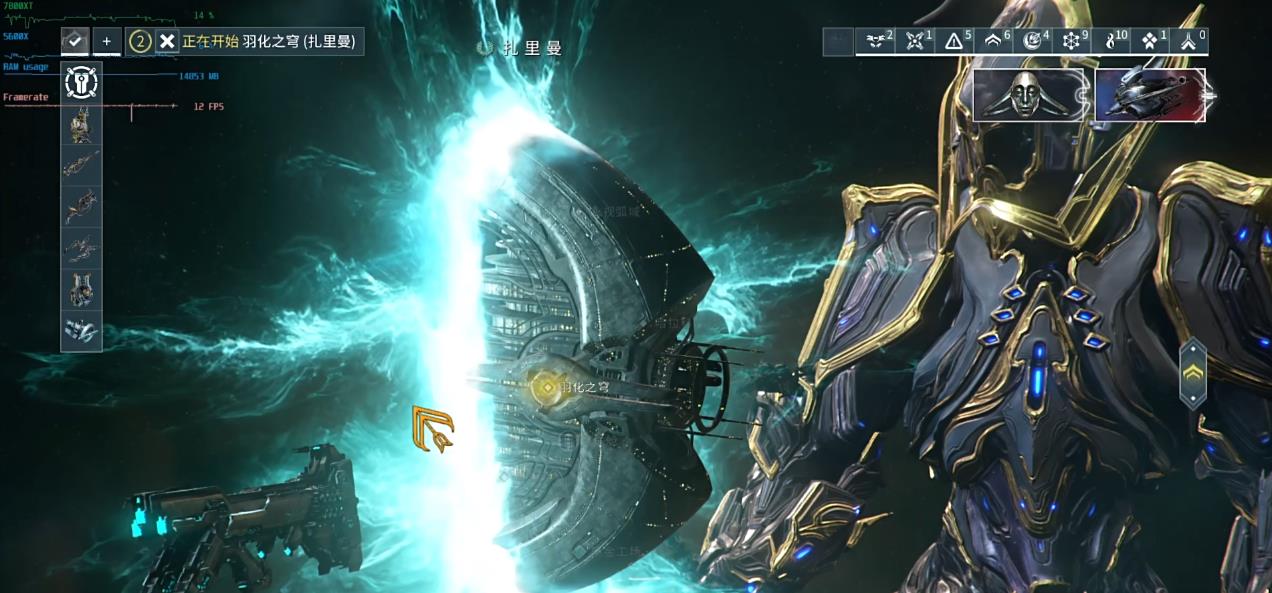Select the 羽化之穹 mission node

[546, 386]
